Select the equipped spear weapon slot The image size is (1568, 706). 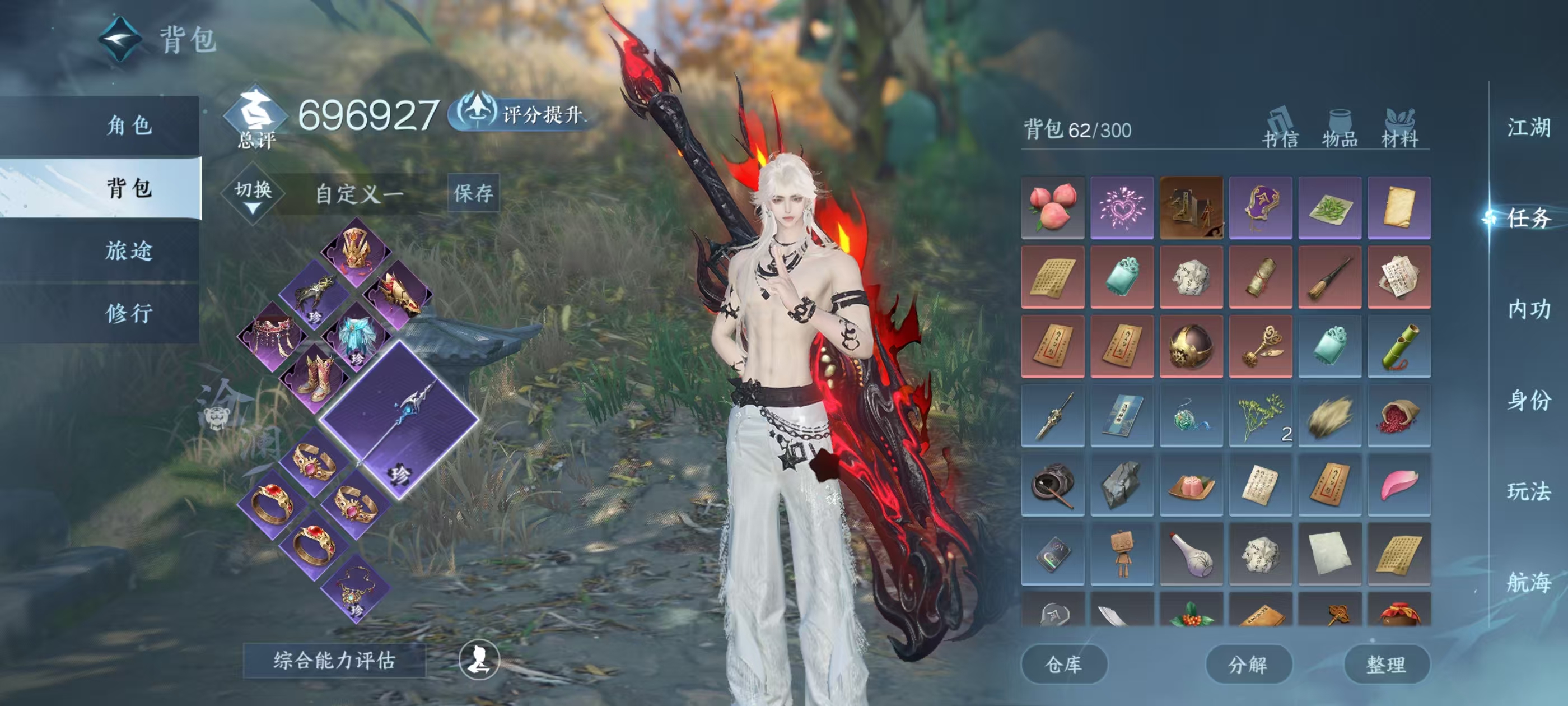pyautogui.click(x=399, y=420)
